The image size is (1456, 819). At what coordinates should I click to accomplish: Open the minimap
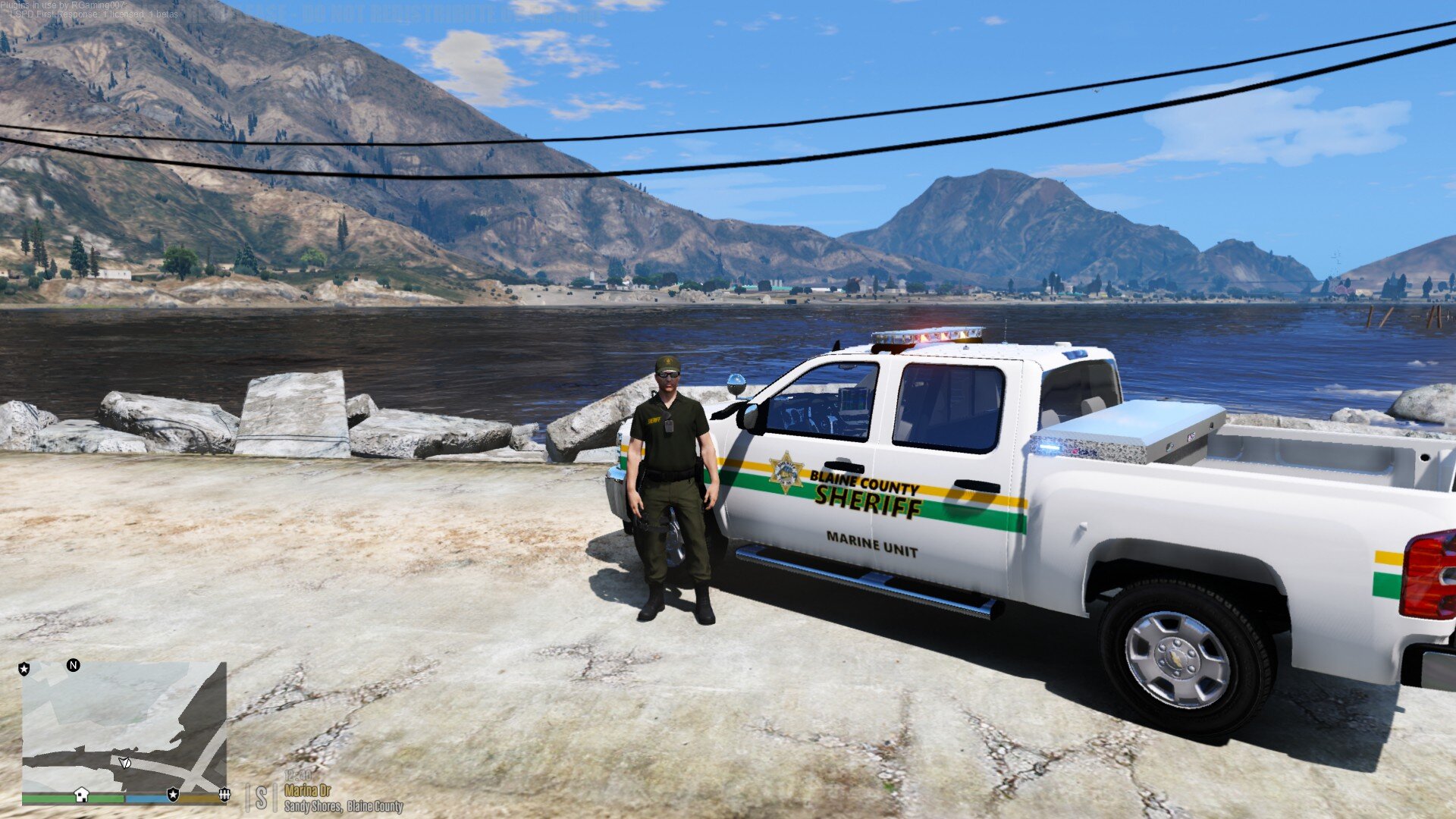(x=124, y=728)
